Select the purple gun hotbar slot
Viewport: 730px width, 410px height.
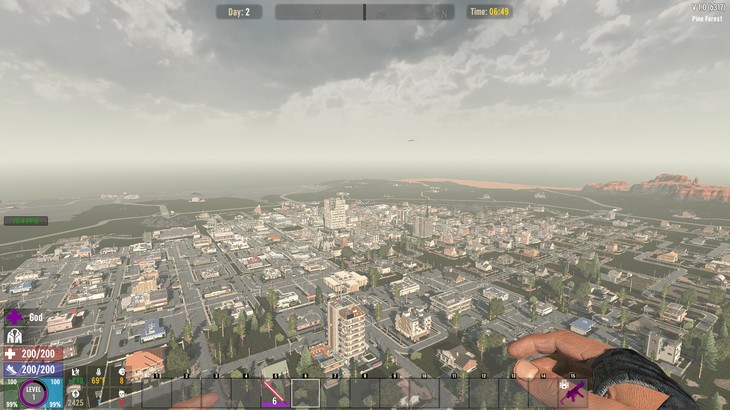pos(573,393)
